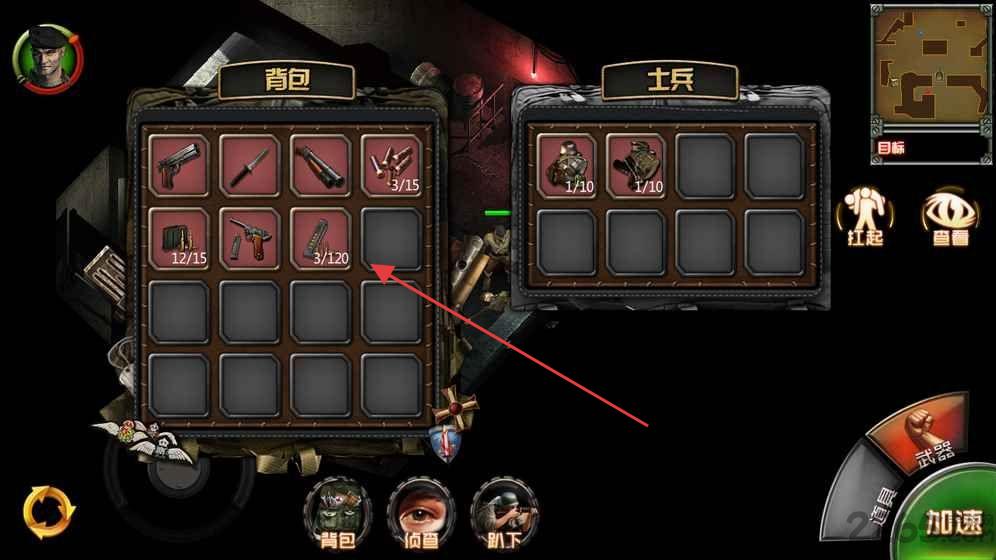Viewport: 996px width, 560px height.
Task: Click the yellow rotate arrows icon
Action: [x=48, y=510]
